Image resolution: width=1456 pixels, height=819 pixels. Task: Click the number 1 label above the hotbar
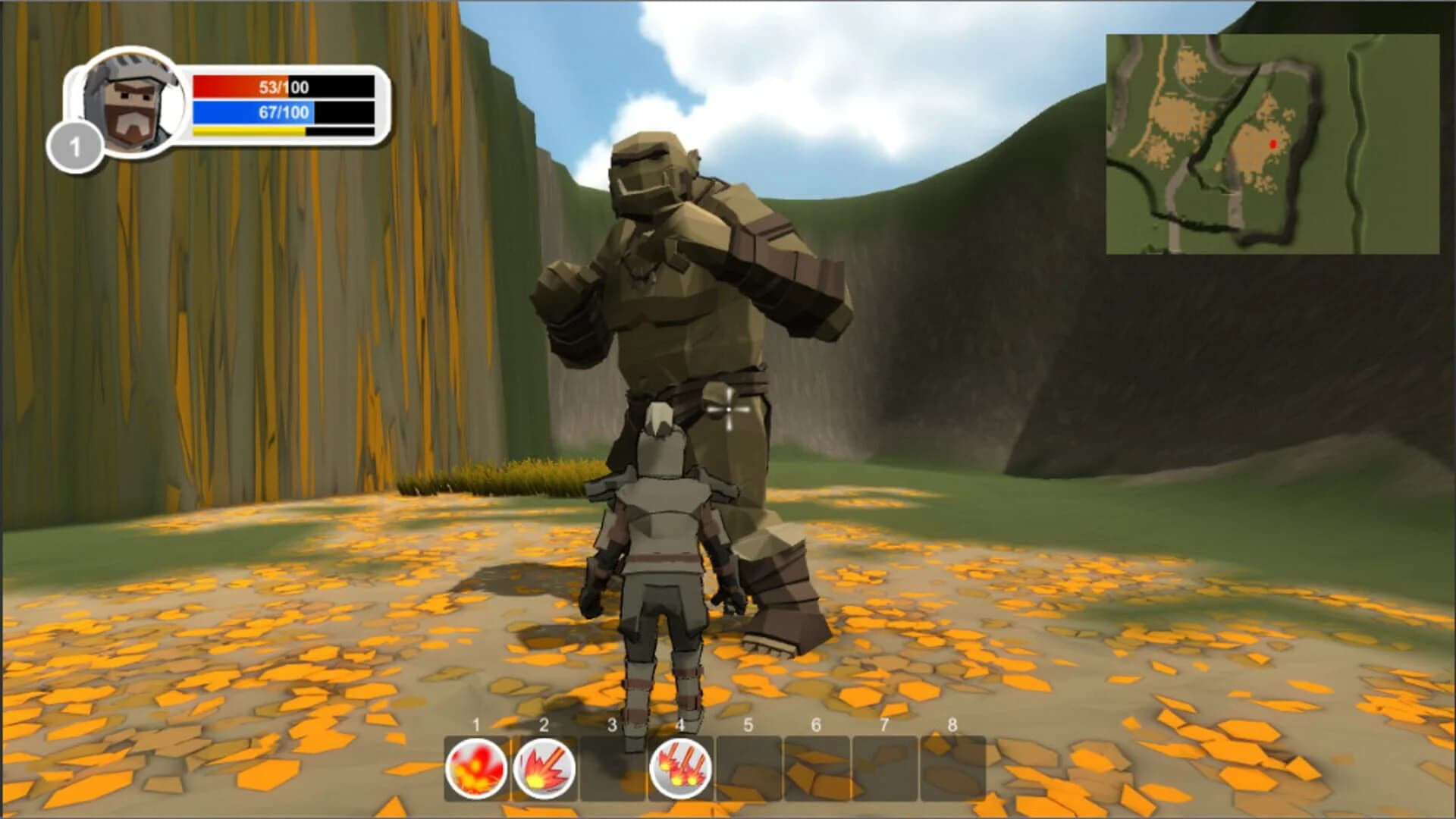[477, 726]
